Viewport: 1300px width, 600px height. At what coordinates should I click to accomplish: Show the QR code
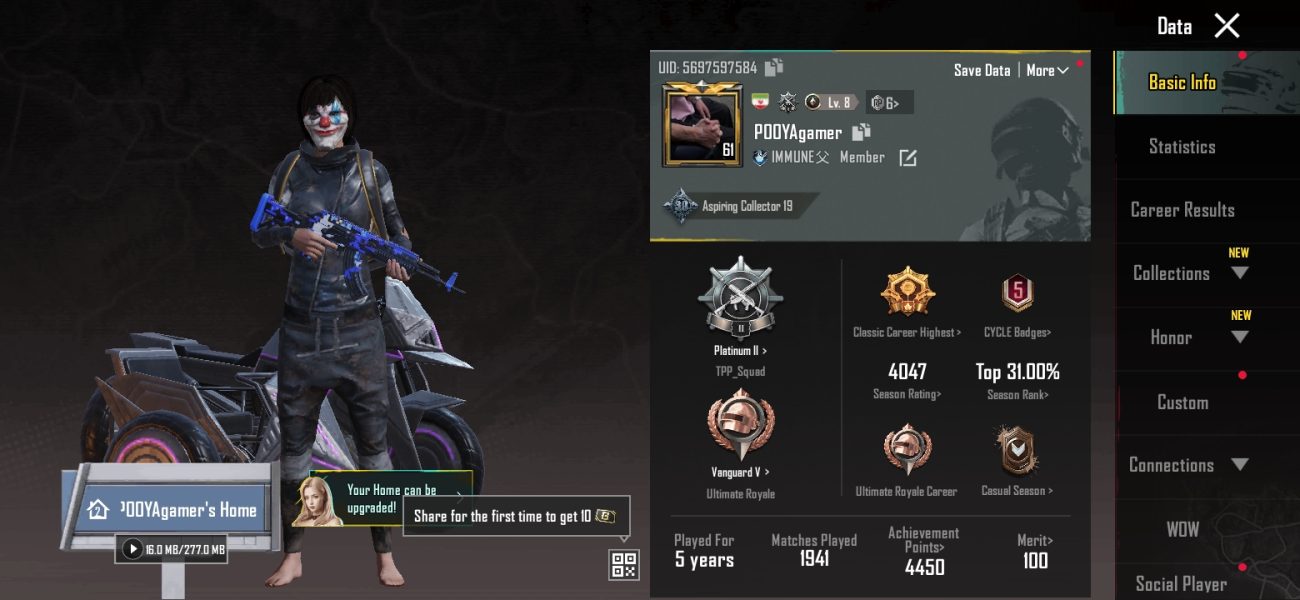pyautogui.click(x=624, y=565)
